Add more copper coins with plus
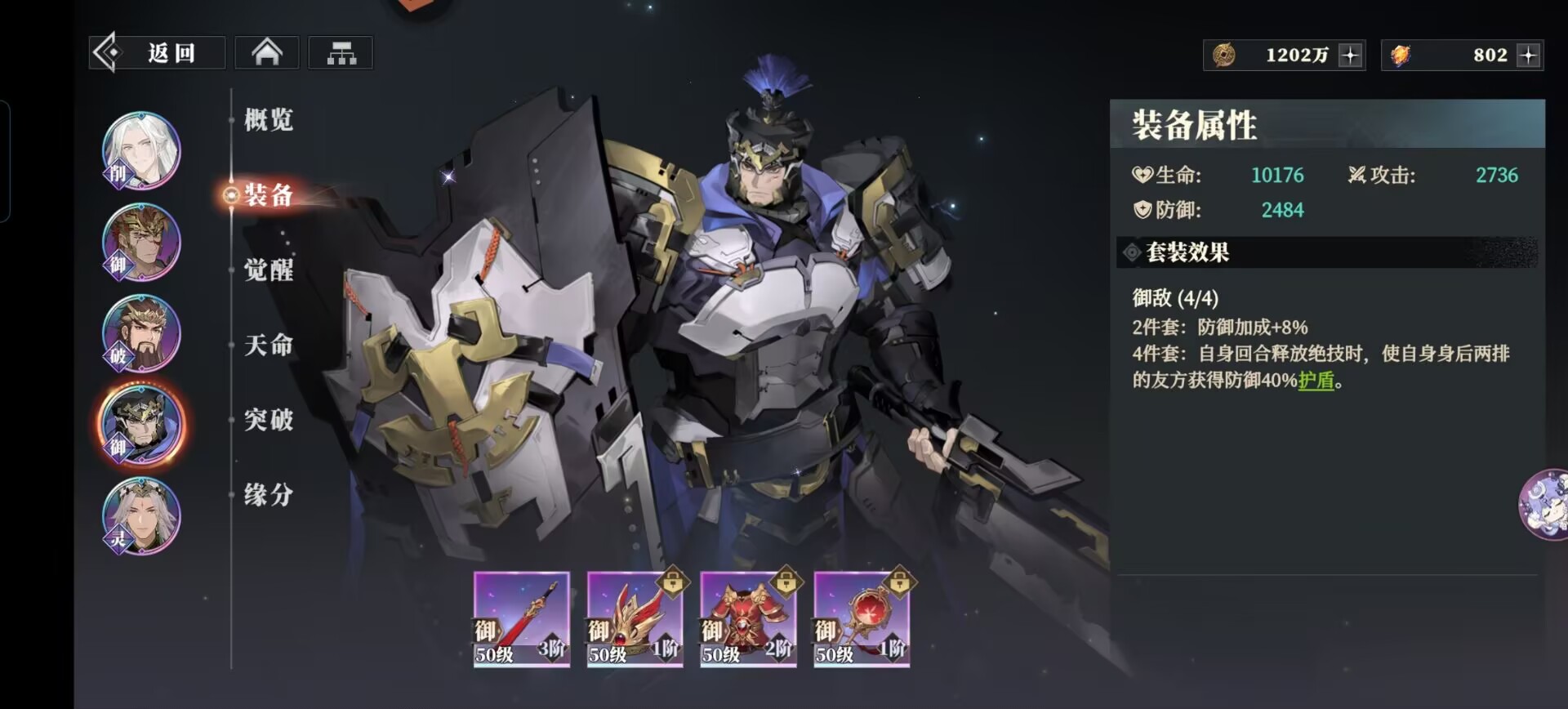 coord(1350,56)
